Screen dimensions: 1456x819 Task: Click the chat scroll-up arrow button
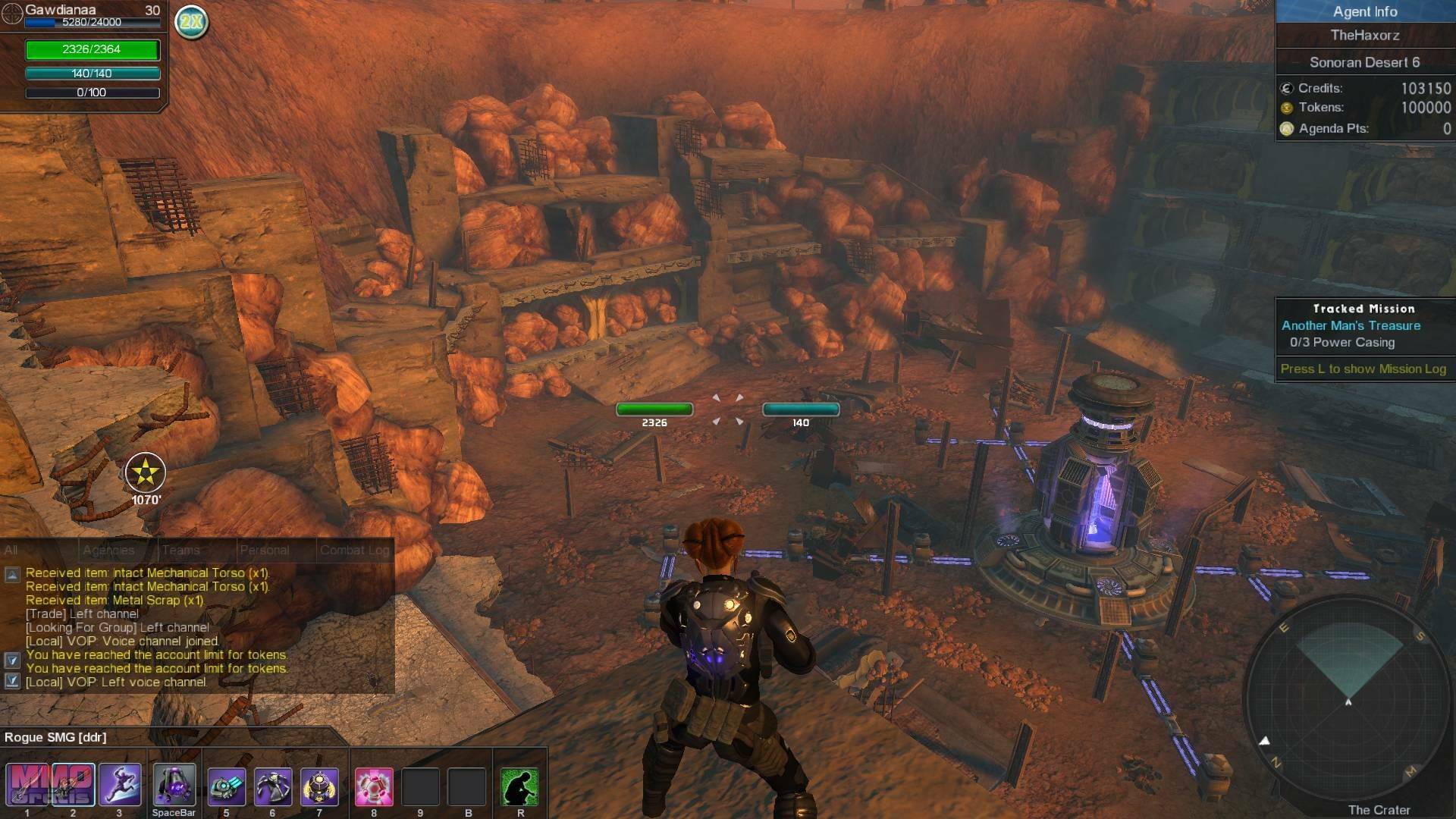[12, 575]
